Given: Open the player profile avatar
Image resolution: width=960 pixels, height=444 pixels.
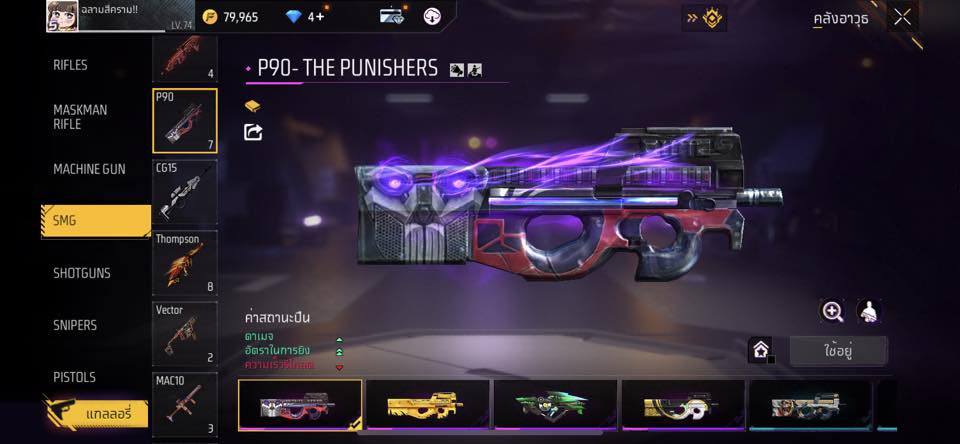Looking at the screenshot, I should [62, 15].
